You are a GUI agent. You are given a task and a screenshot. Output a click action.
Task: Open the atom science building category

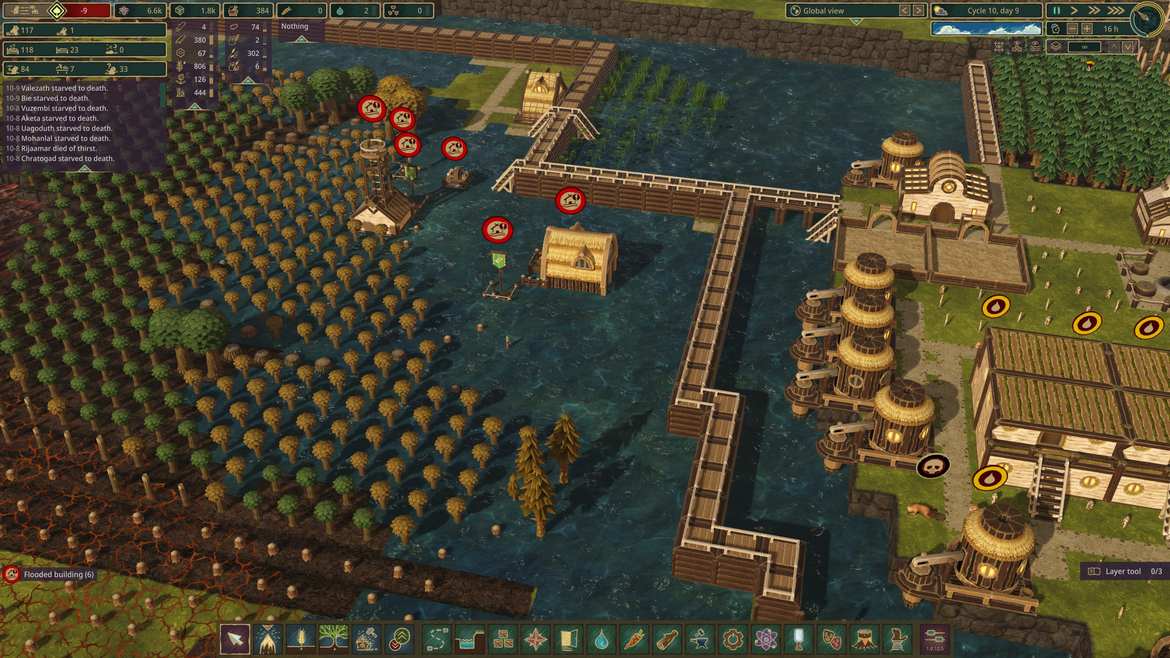[766, 638]
